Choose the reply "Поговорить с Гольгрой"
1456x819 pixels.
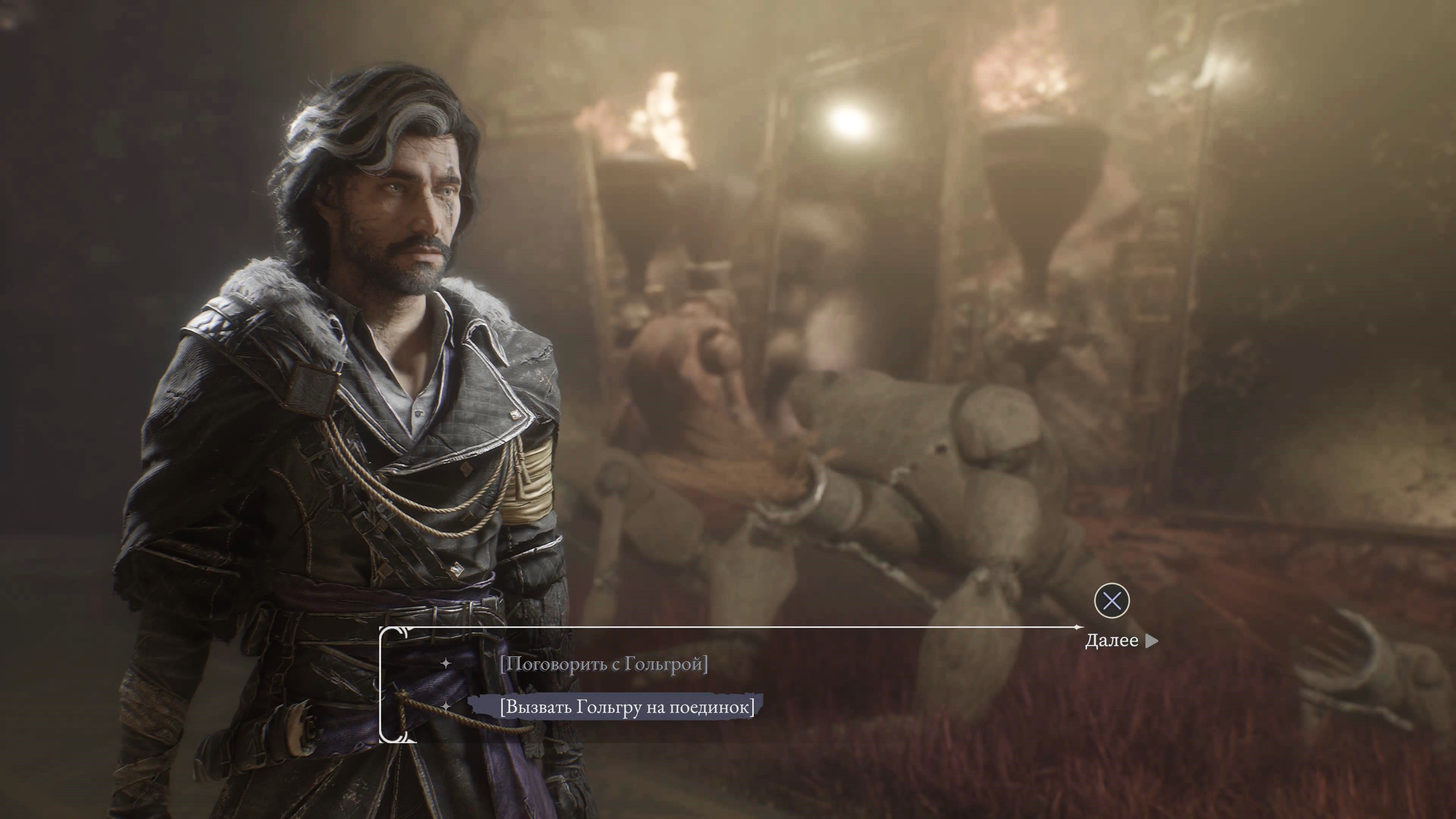[604, 664]
